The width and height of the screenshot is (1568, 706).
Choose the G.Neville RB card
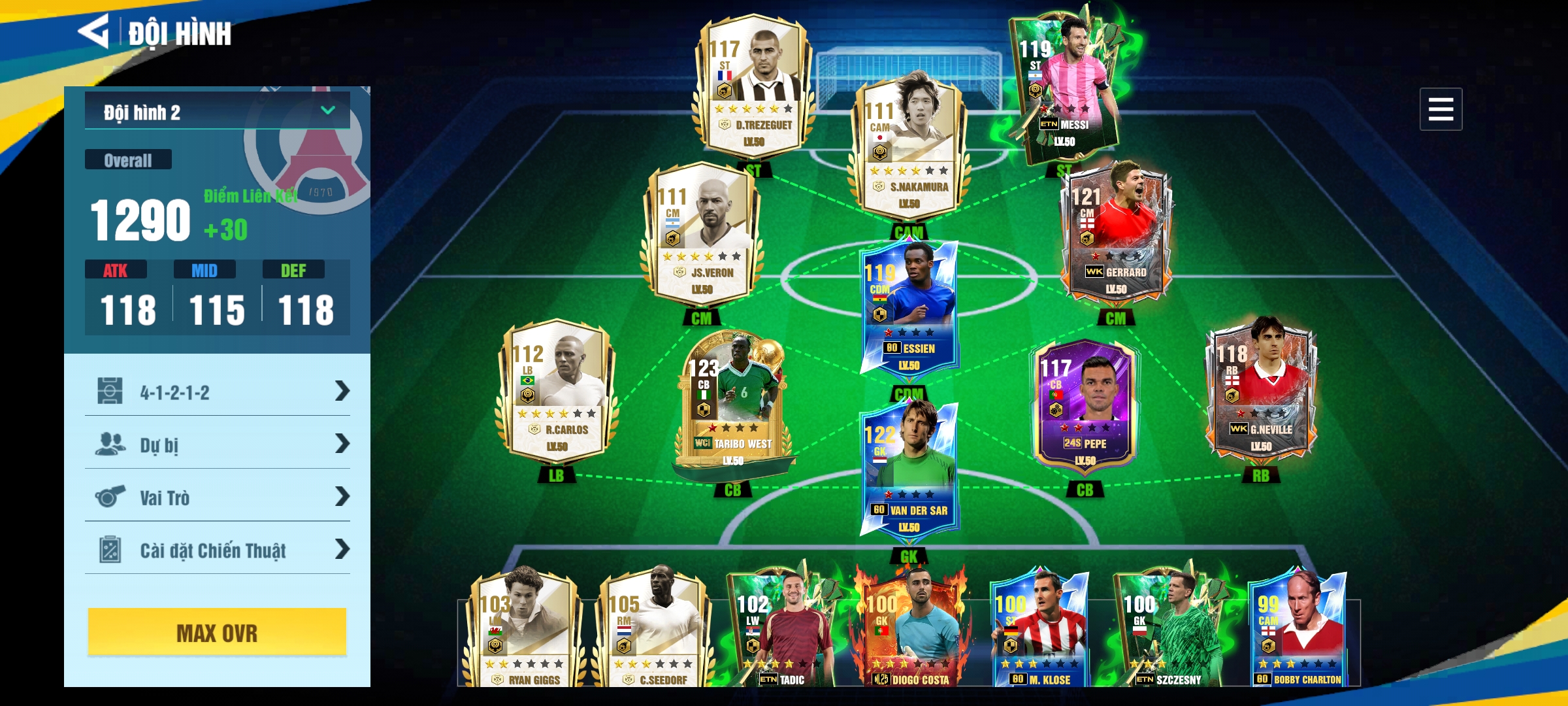(1261, 392)
